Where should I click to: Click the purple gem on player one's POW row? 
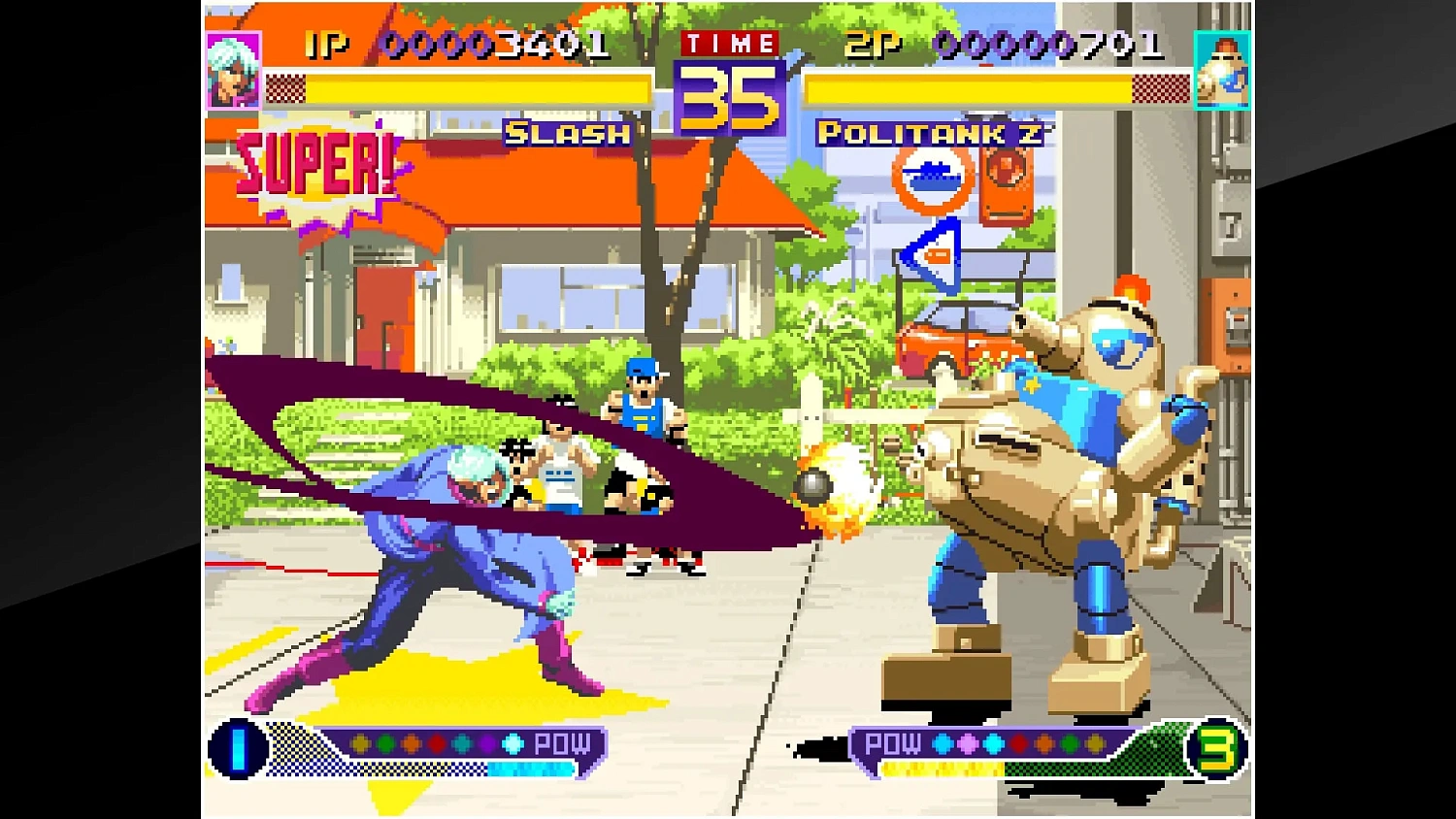pyautogui.click(x=488, y=744)
